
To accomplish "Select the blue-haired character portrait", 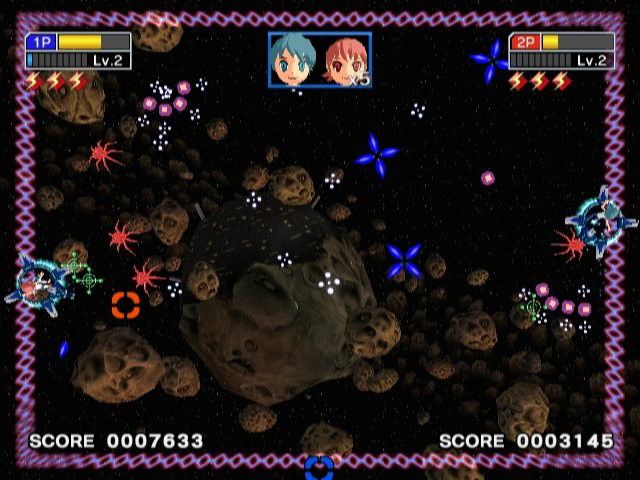I will point(294,59).
